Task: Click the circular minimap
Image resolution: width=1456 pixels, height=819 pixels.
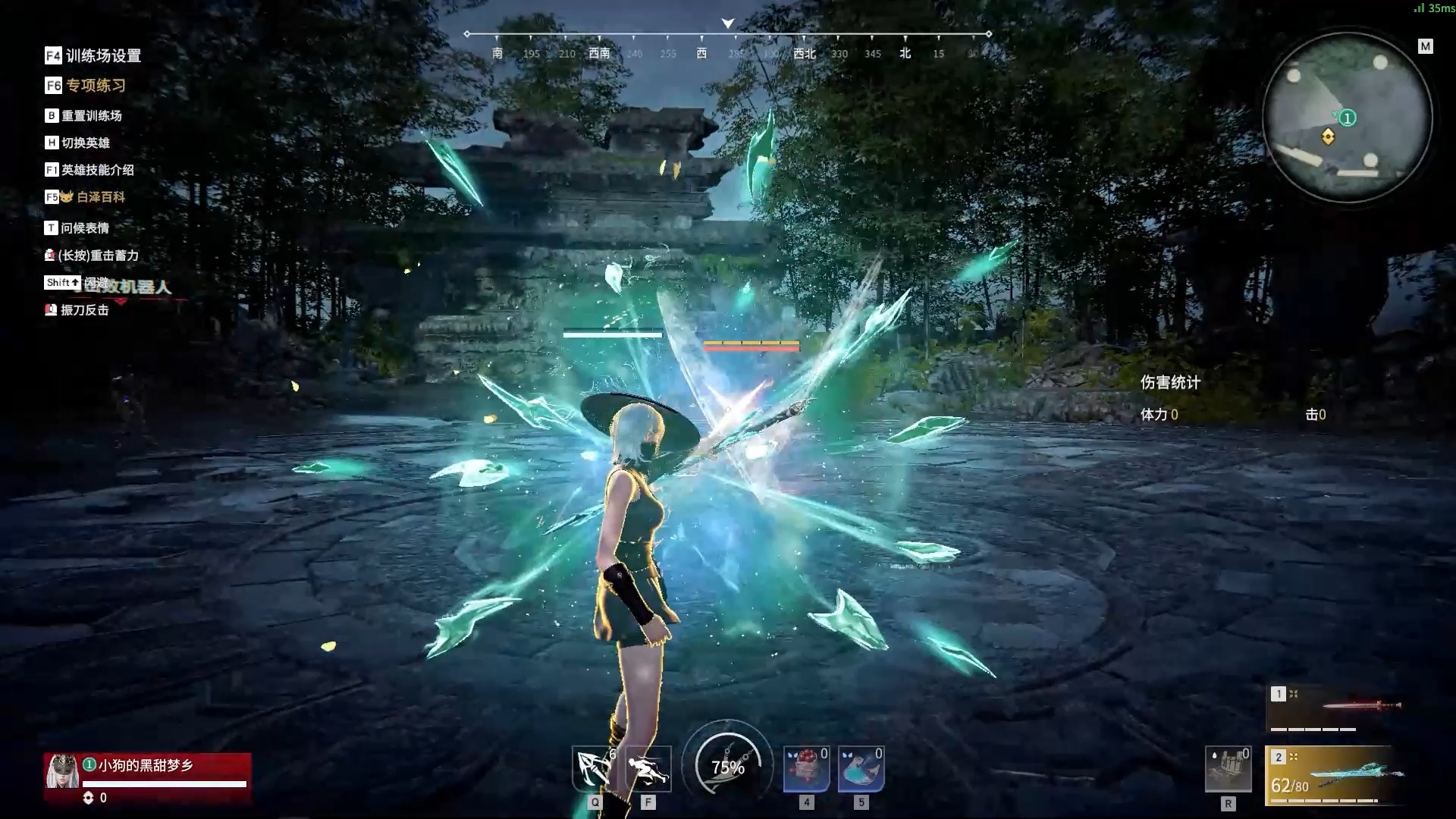Action: point(1347,118)
